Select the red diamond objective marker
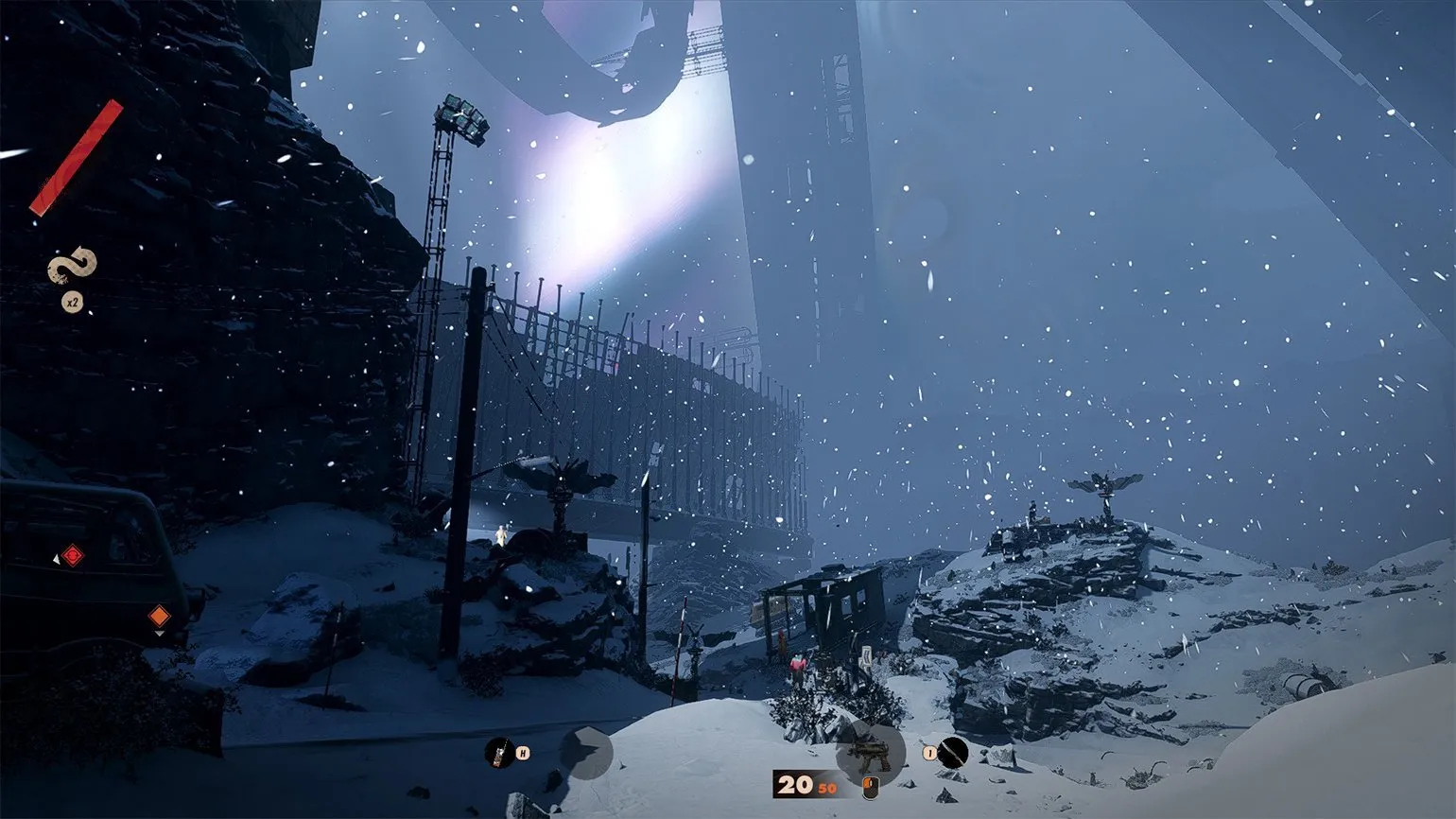Screen dimensions: 1456x819 [72, 555]
